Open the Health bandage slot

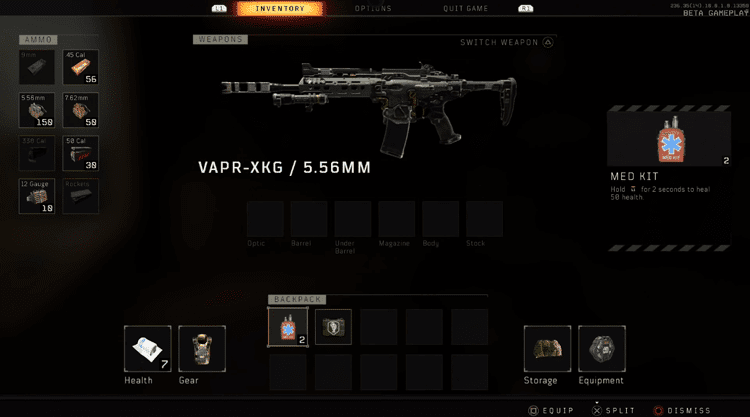click(x=147, y=349)
